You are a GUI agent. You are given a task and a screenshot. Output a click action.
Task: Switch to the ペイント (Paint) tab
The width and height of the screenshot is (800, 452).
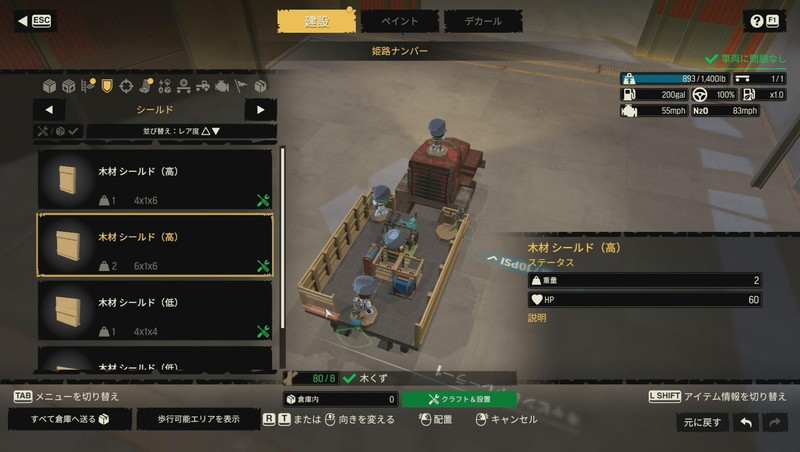pos(399,21)
